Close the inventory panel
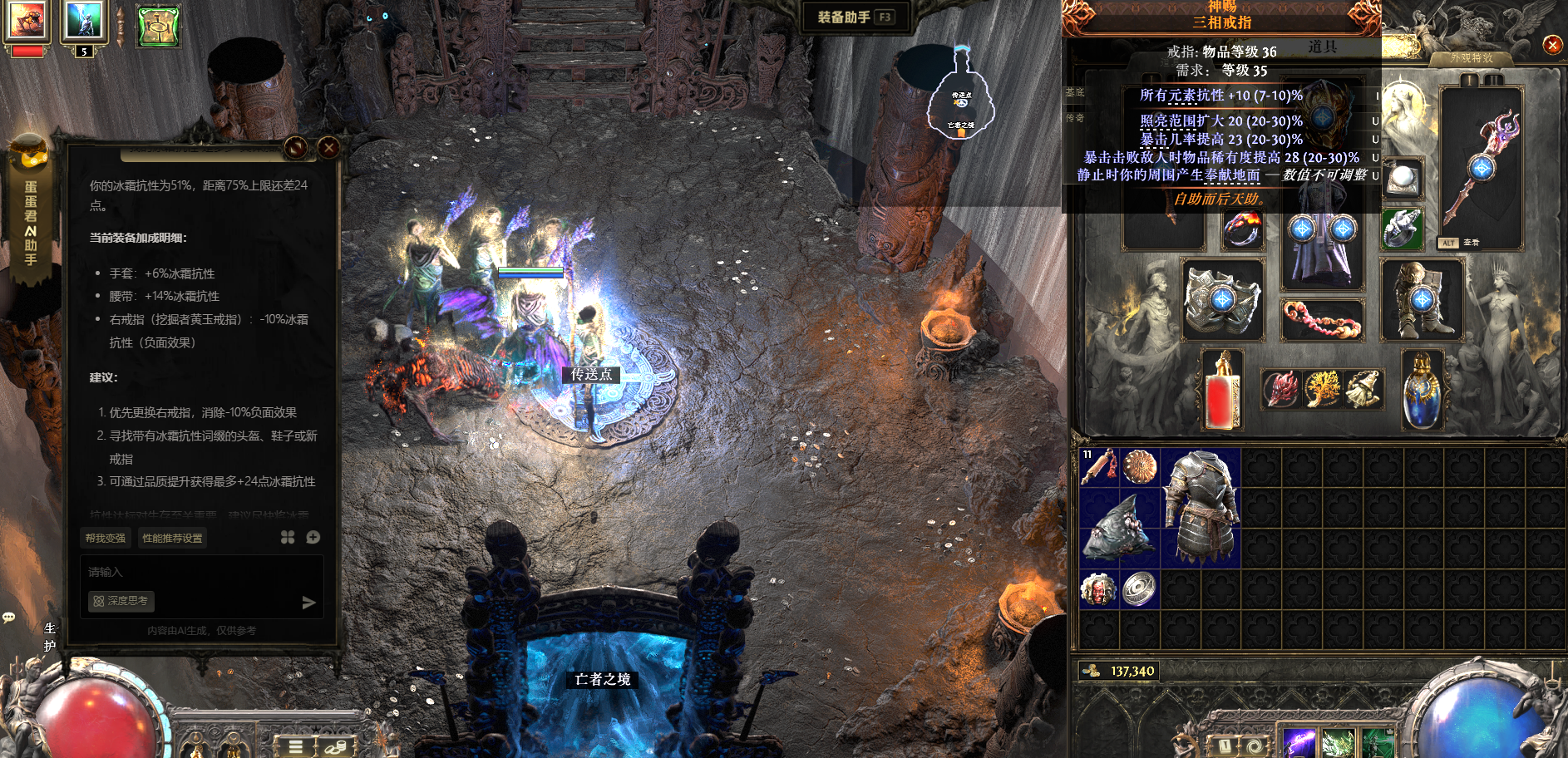This screenshot has width=1568, height=758. 1552,45
